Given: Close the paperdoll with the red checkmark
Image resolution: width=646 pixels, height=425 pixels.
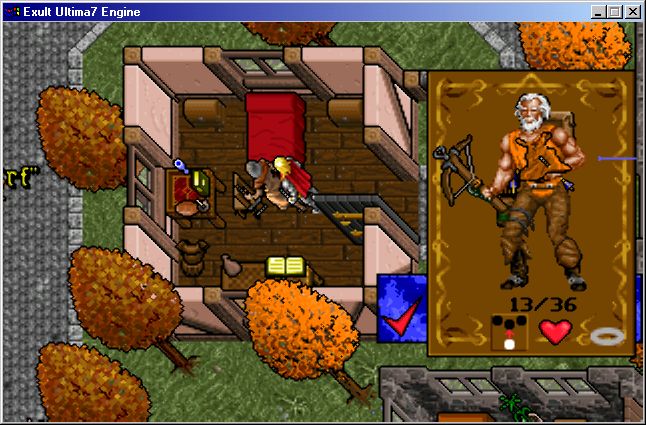Looking at the screenshot, I should point(400,322).
